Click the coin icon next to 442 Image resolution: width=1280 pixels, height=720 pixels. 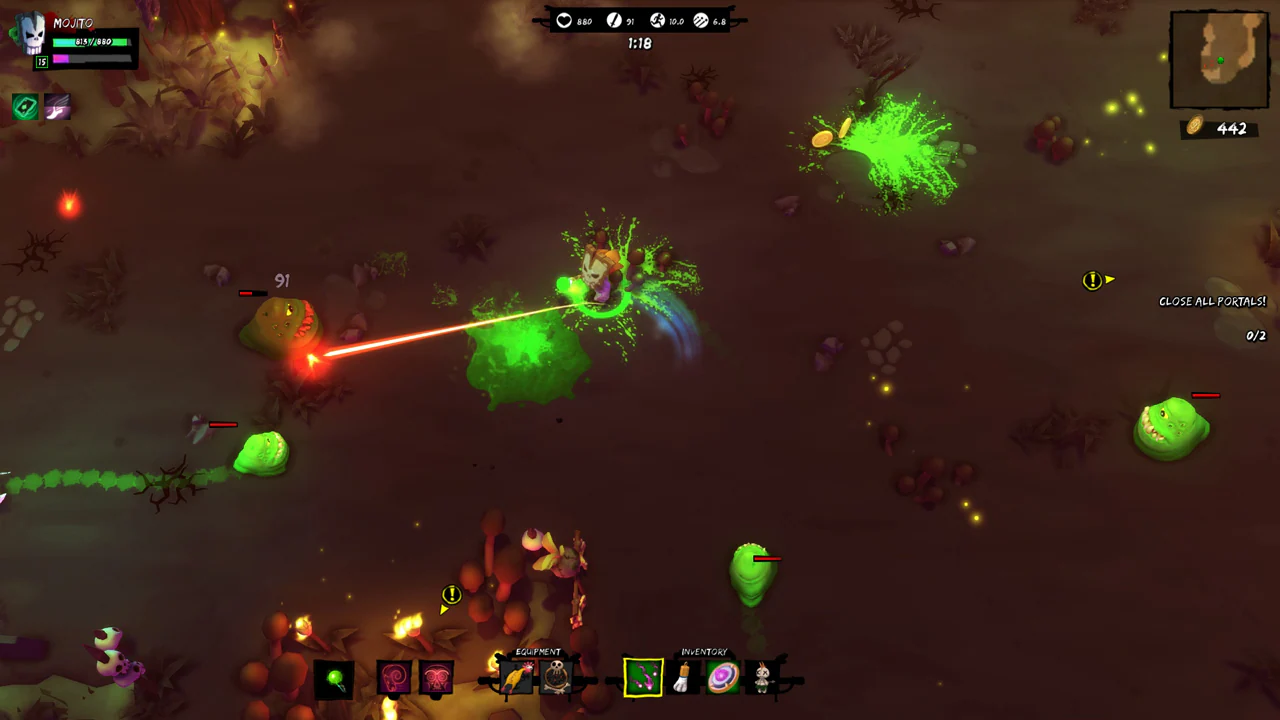point(1195,129)
